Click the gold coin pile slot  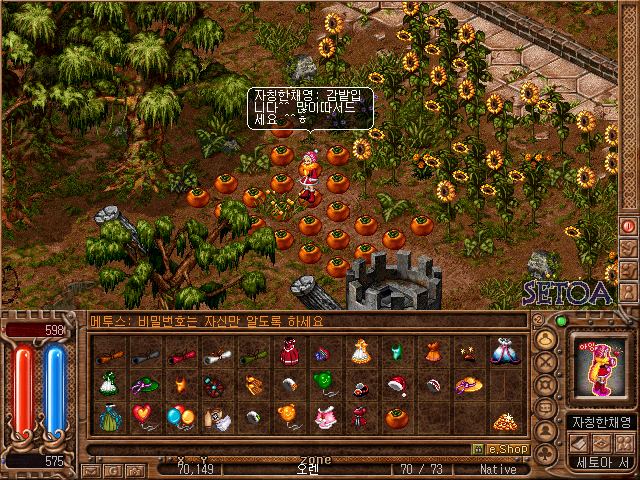[504, 419]
